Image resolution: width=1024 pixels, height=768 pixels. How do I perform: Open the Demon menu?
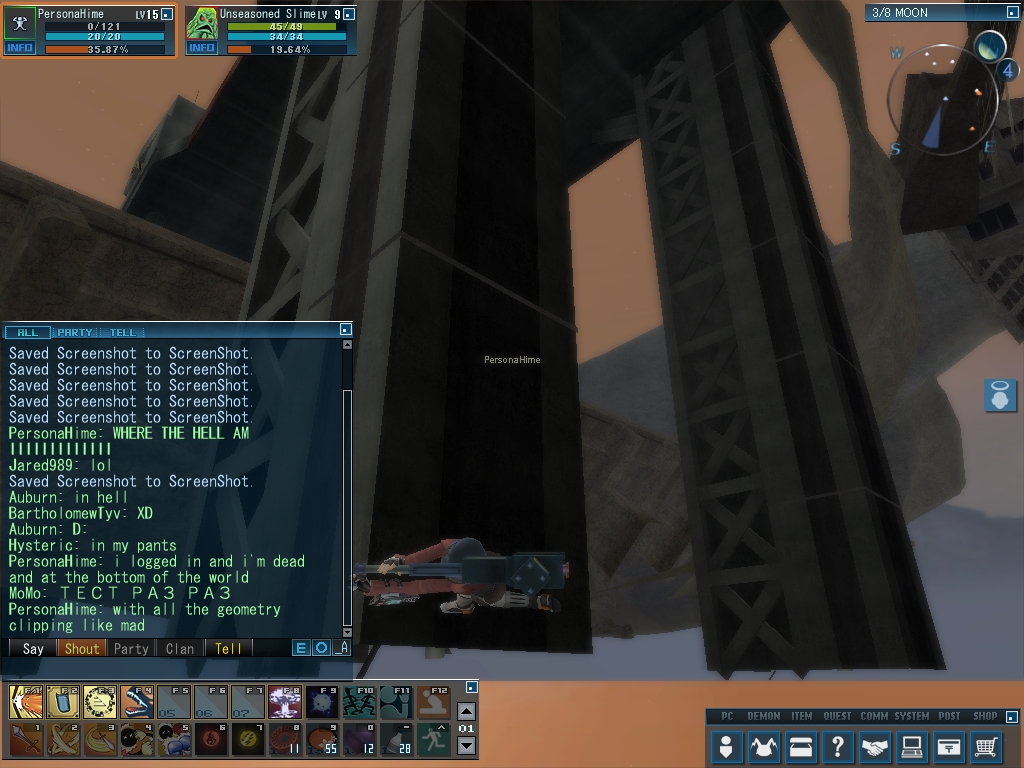pyautogui.click(x=764, y=746)
